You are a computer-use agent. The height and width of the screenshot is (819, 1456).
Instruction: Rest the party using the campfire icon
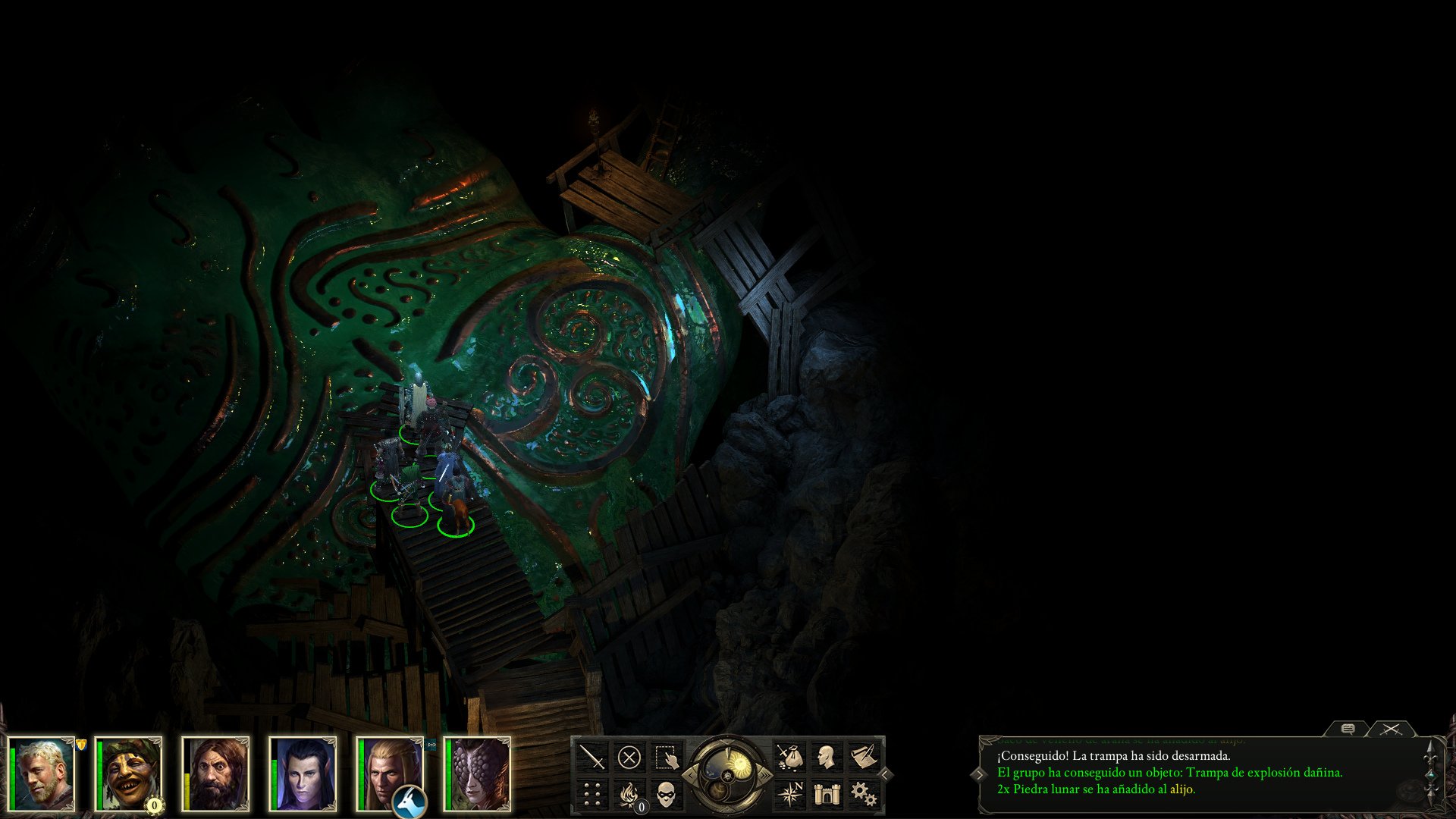tap(627, 793)
